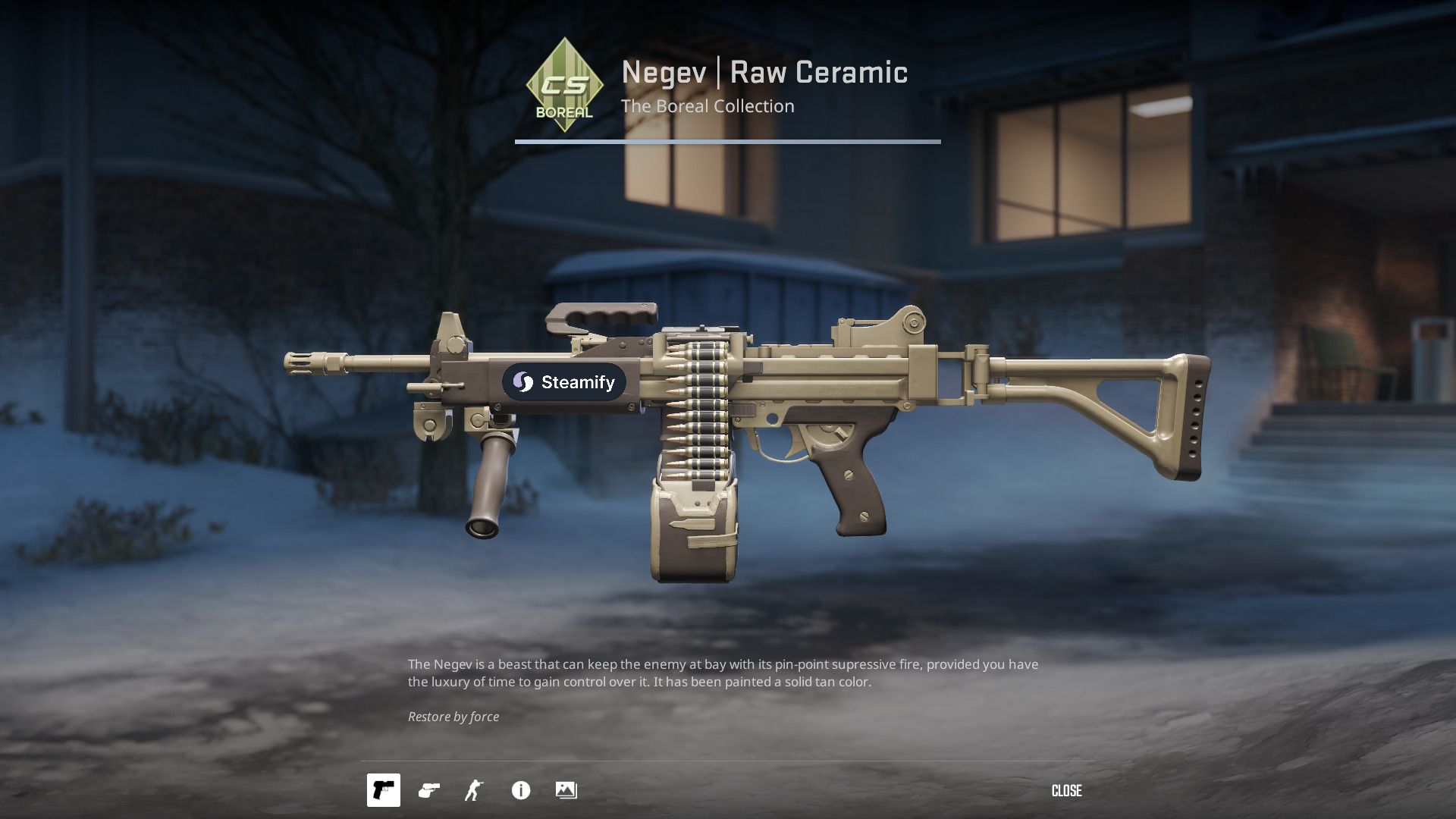The height and width of the screenshot is (819, 1456).
Task: Select the pistol weapon-view icon
Action: click(383, 790)
